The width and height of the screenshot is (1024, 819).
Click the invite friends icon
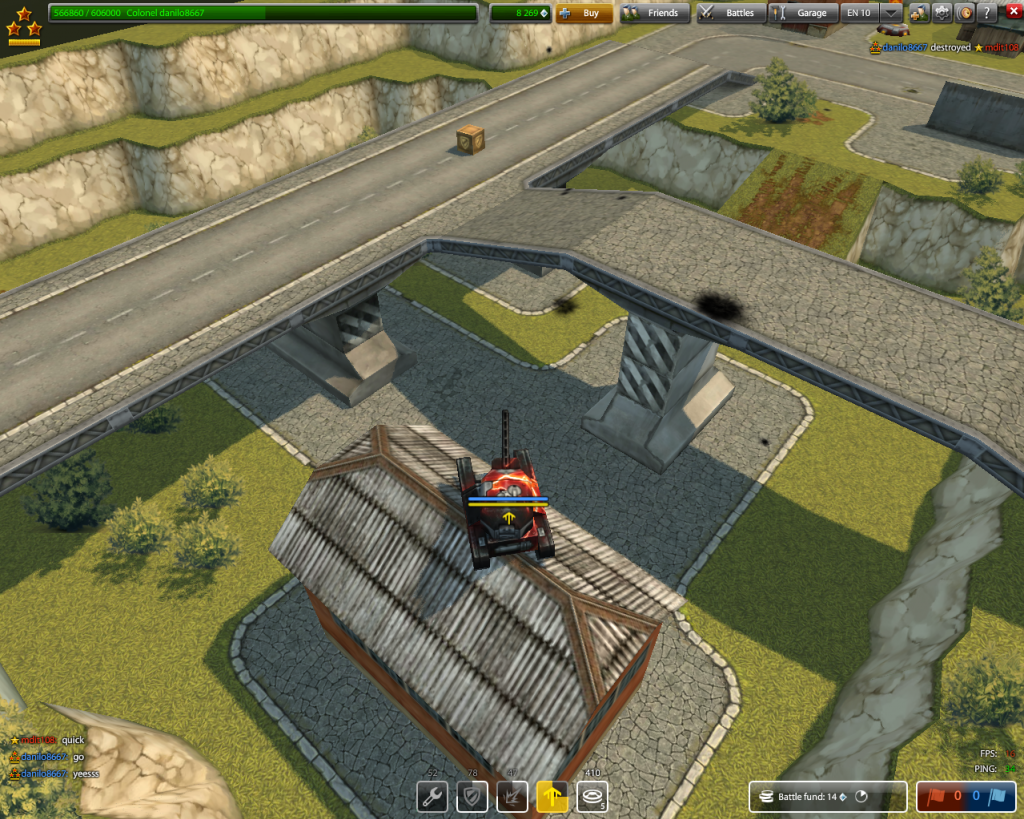(x=919, y=13)
